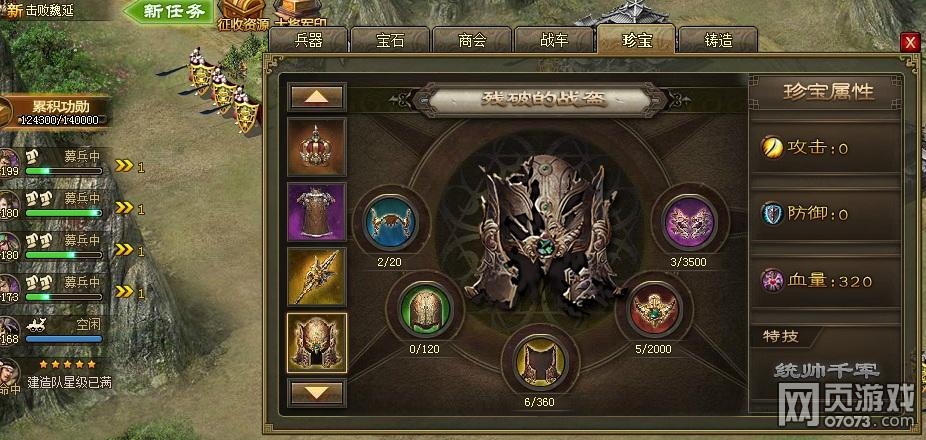Select the 商会 tab
The image size is (926, 440).
471,40
